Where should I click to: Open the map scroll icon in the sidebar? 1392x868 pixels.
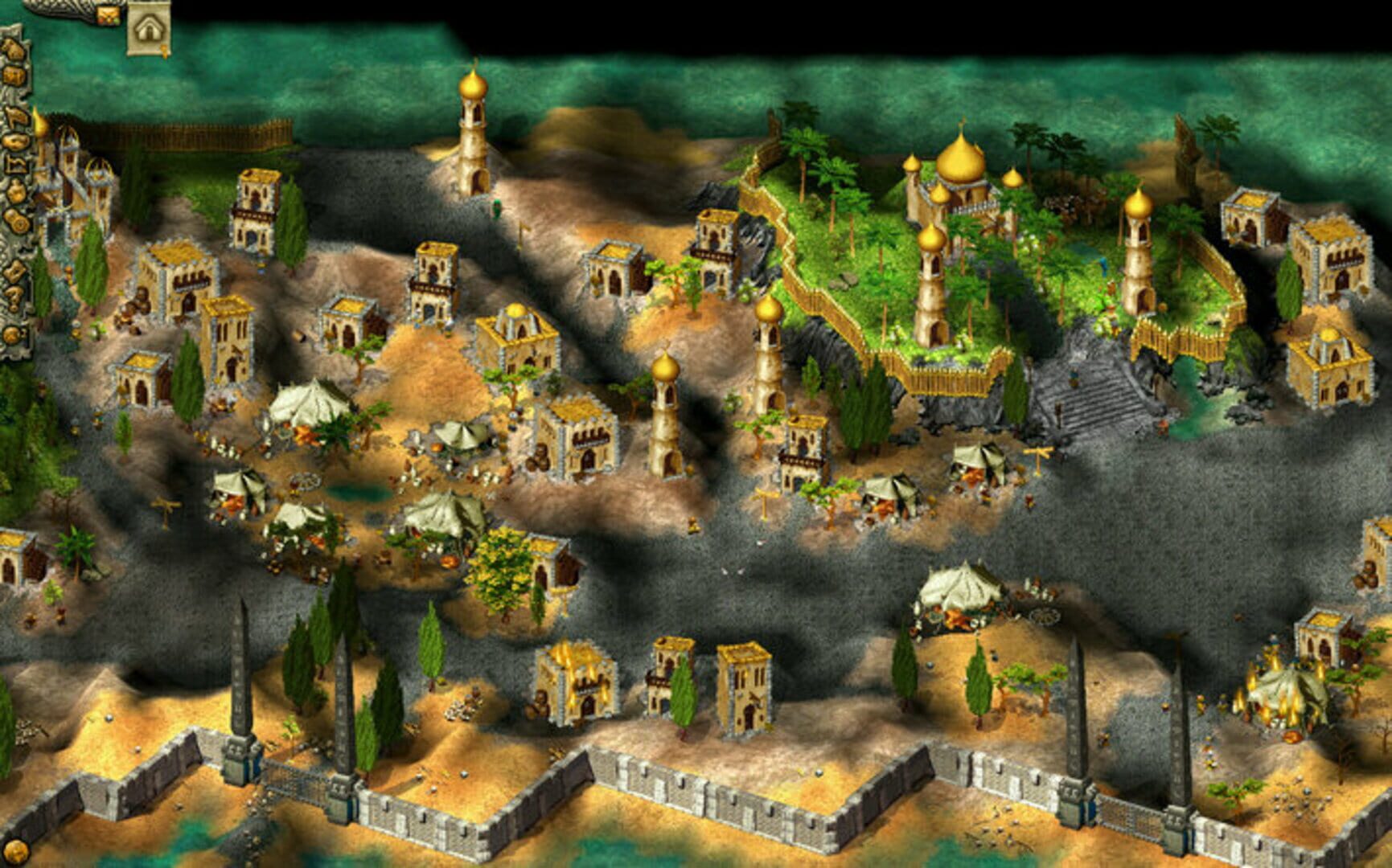pyautogui.click(x=13, y=141)
